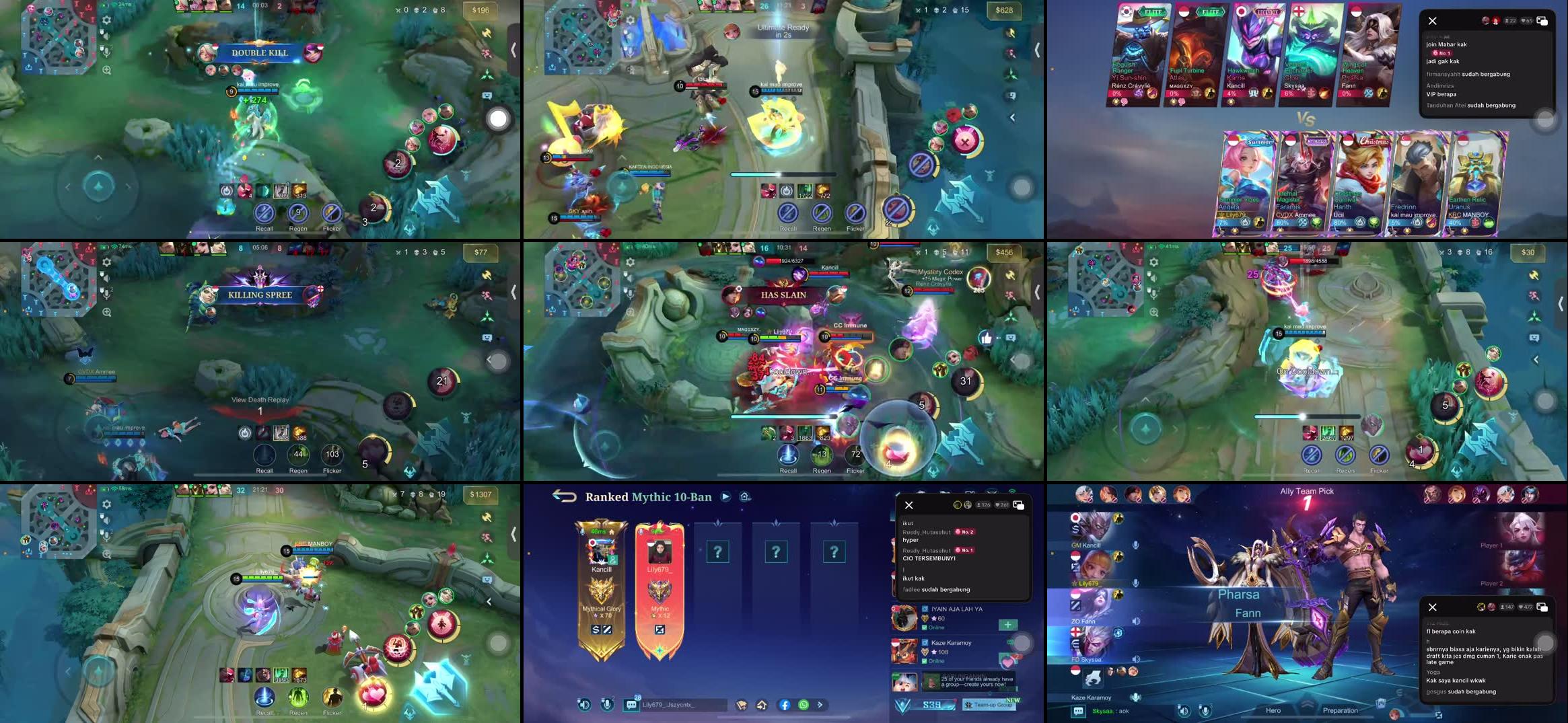Viewport: 1568px width, 723px height.
Task: Tap the upward chevrons between Hero and Preparation
Action: (1306, 703)
